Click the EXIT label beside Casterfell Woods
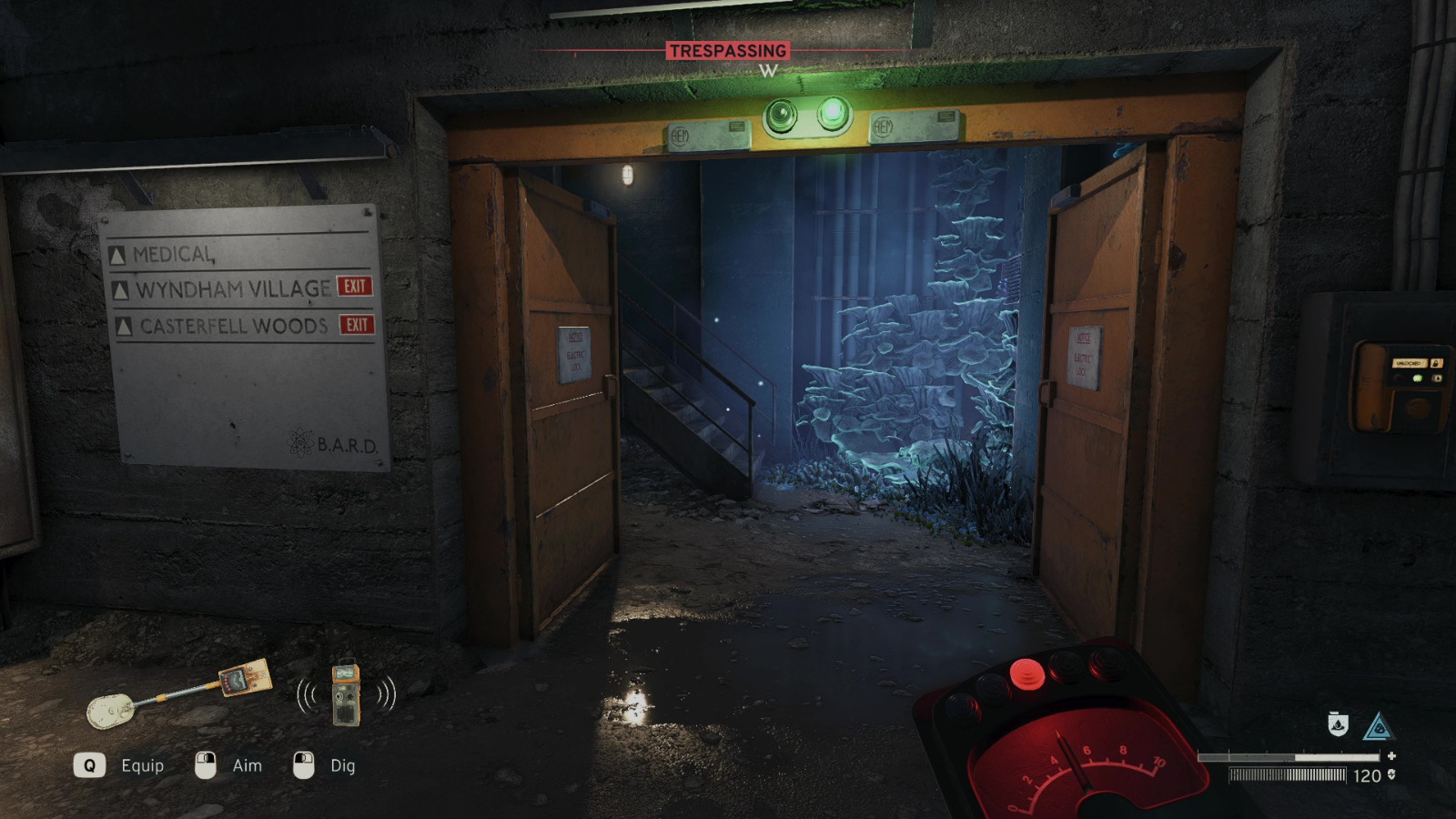This screenshot has width=1456, height=819. [356, 324]
